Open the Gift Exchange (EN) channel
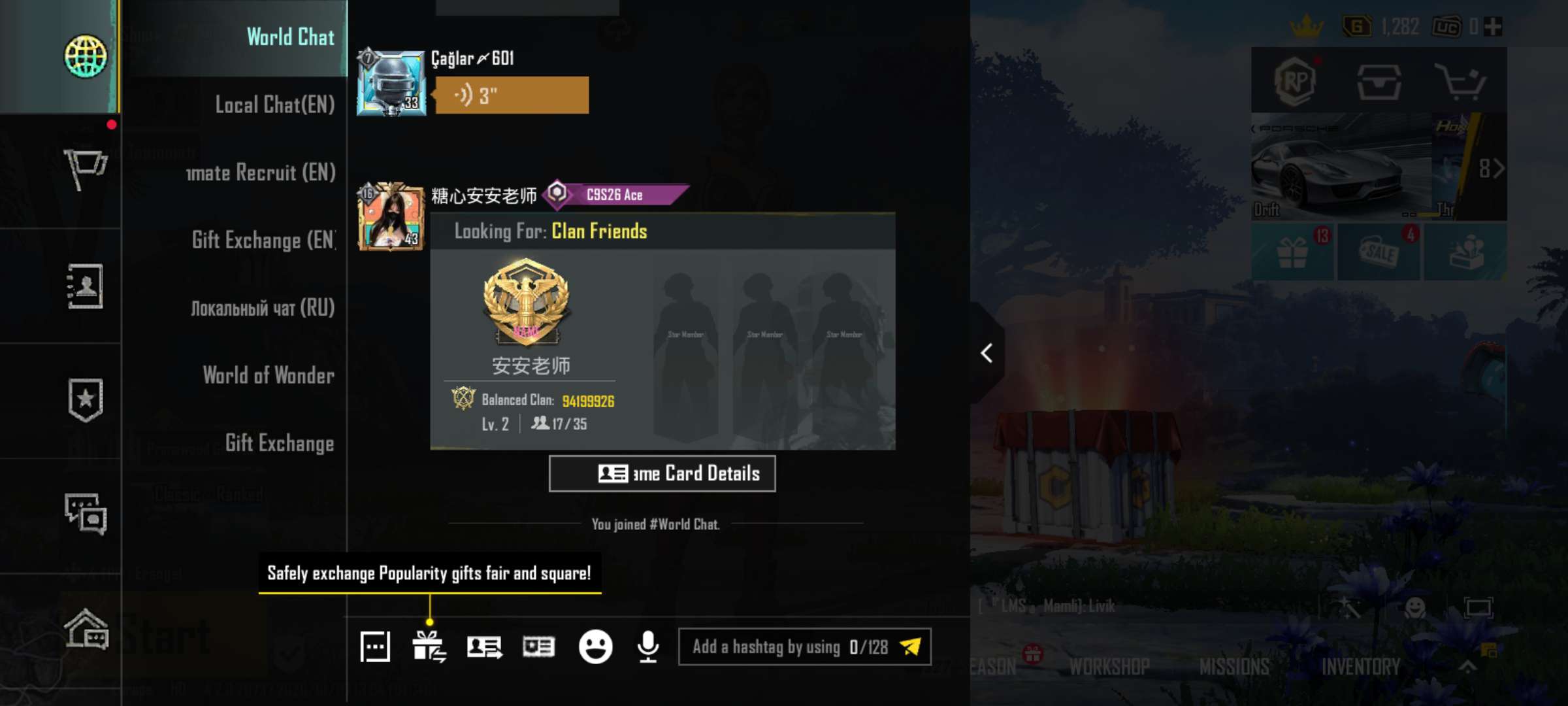Image resolution: width=1568 pixels, height=706 pixels. coord(261,241)
